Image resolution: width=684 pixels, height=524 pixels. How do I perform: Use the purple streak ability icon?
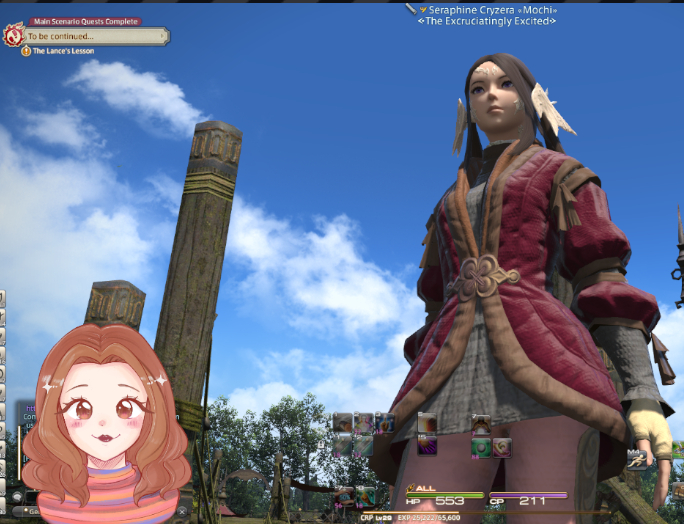point(426,445)
